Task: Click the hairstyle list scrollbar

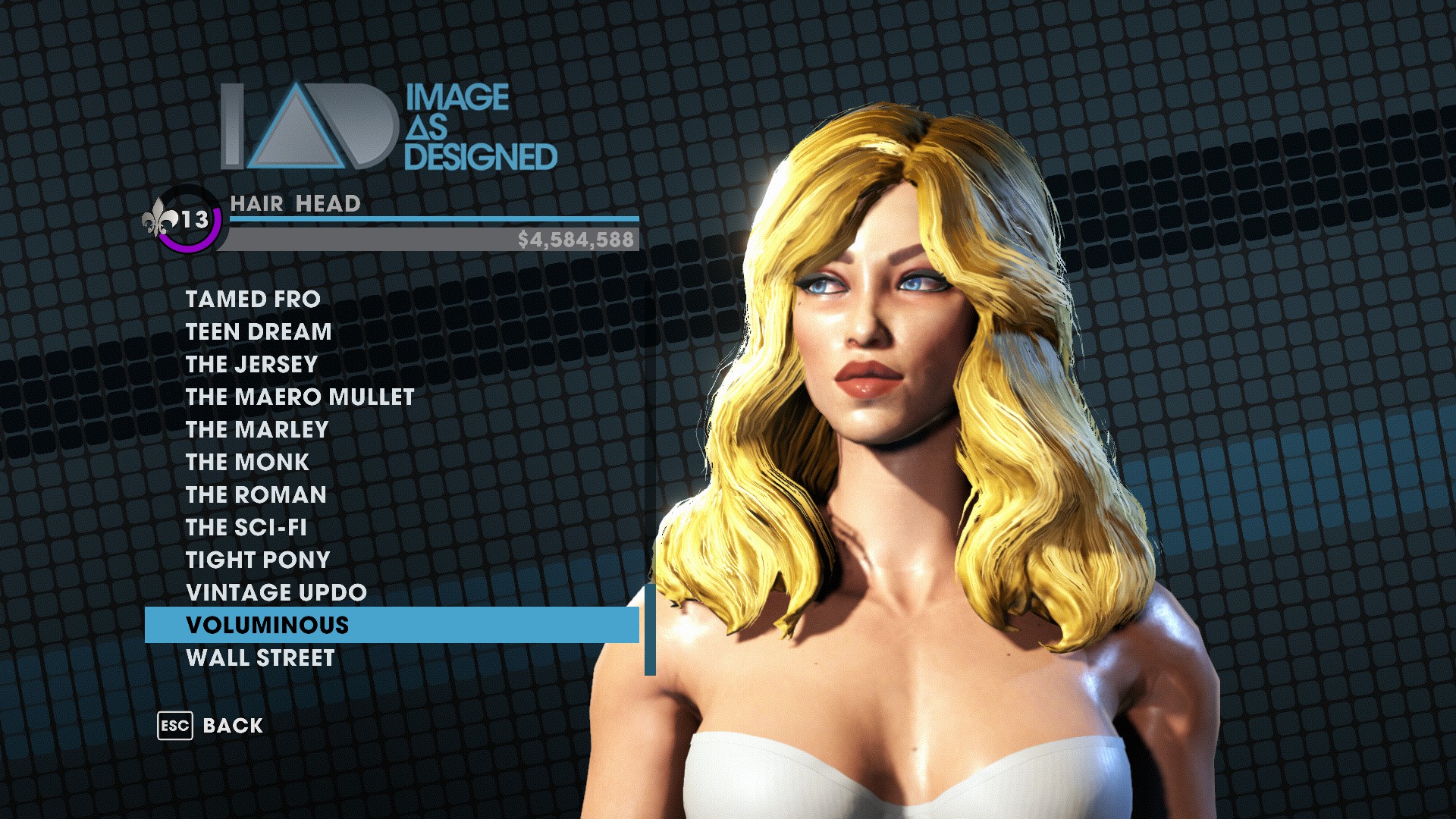Action: [x=650, y=629]
